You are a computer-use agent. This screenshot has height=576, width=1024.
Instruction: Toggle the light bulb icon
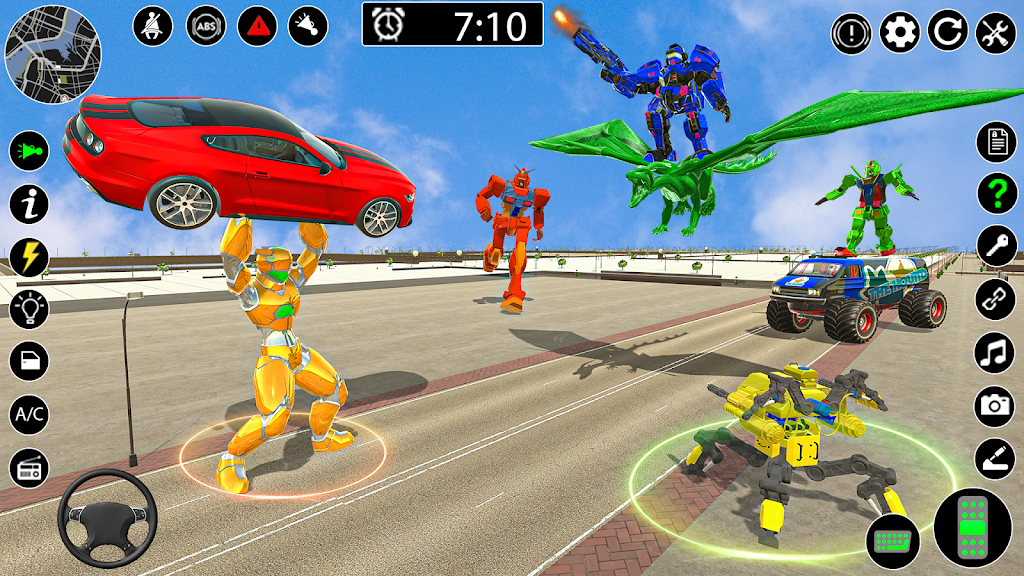tap(29, 309)
